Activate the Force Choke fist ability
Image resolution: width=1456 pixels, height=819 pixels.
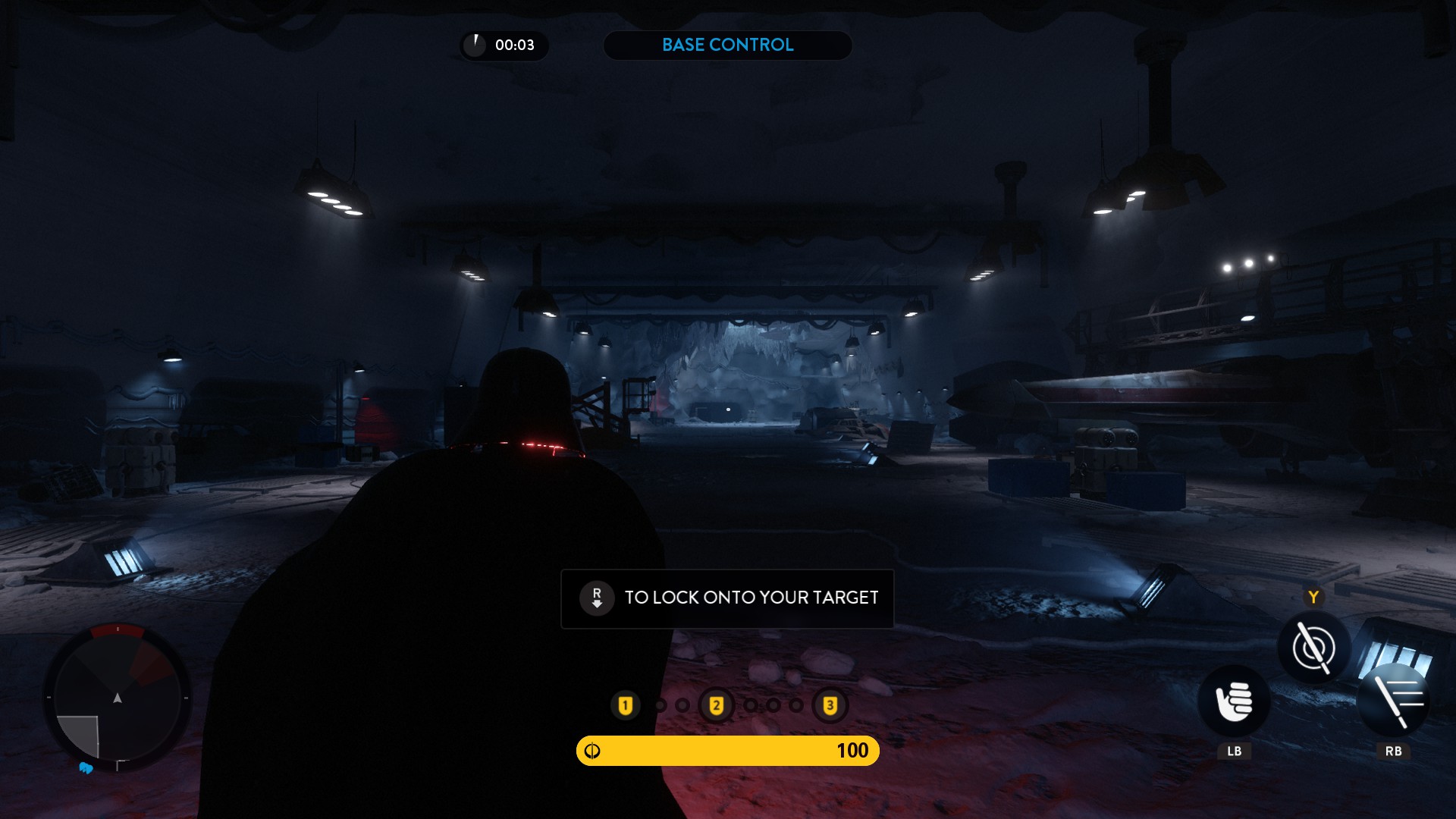1234,701
